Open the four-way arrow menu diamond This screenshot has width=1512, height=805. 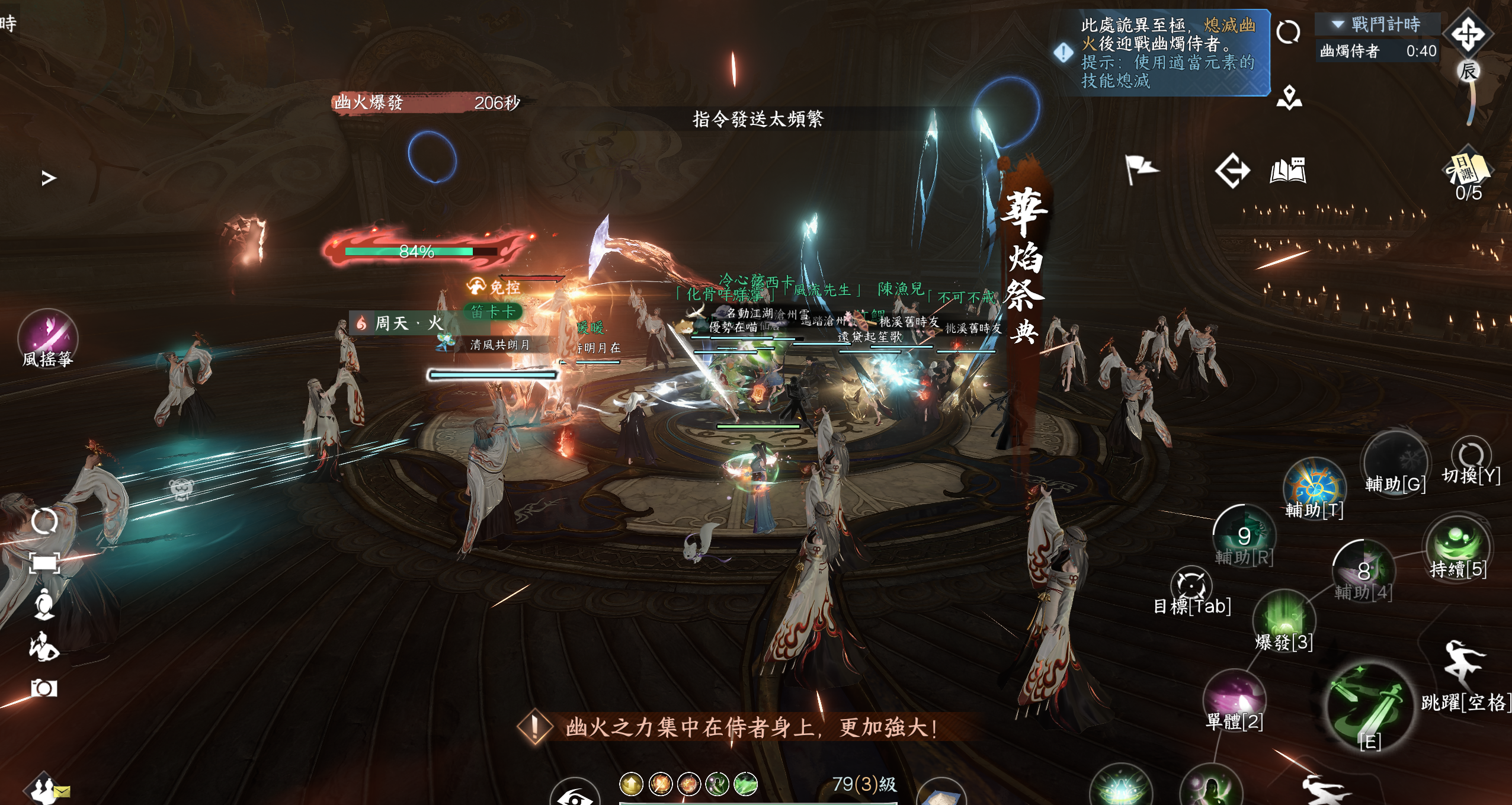coord(1468,33)
